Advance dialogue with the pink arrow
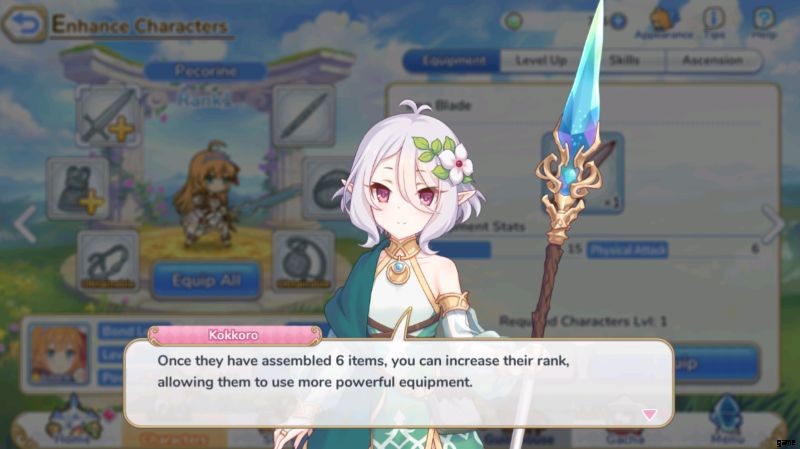This screenshot has width=800, height=449. pos(649,414)
